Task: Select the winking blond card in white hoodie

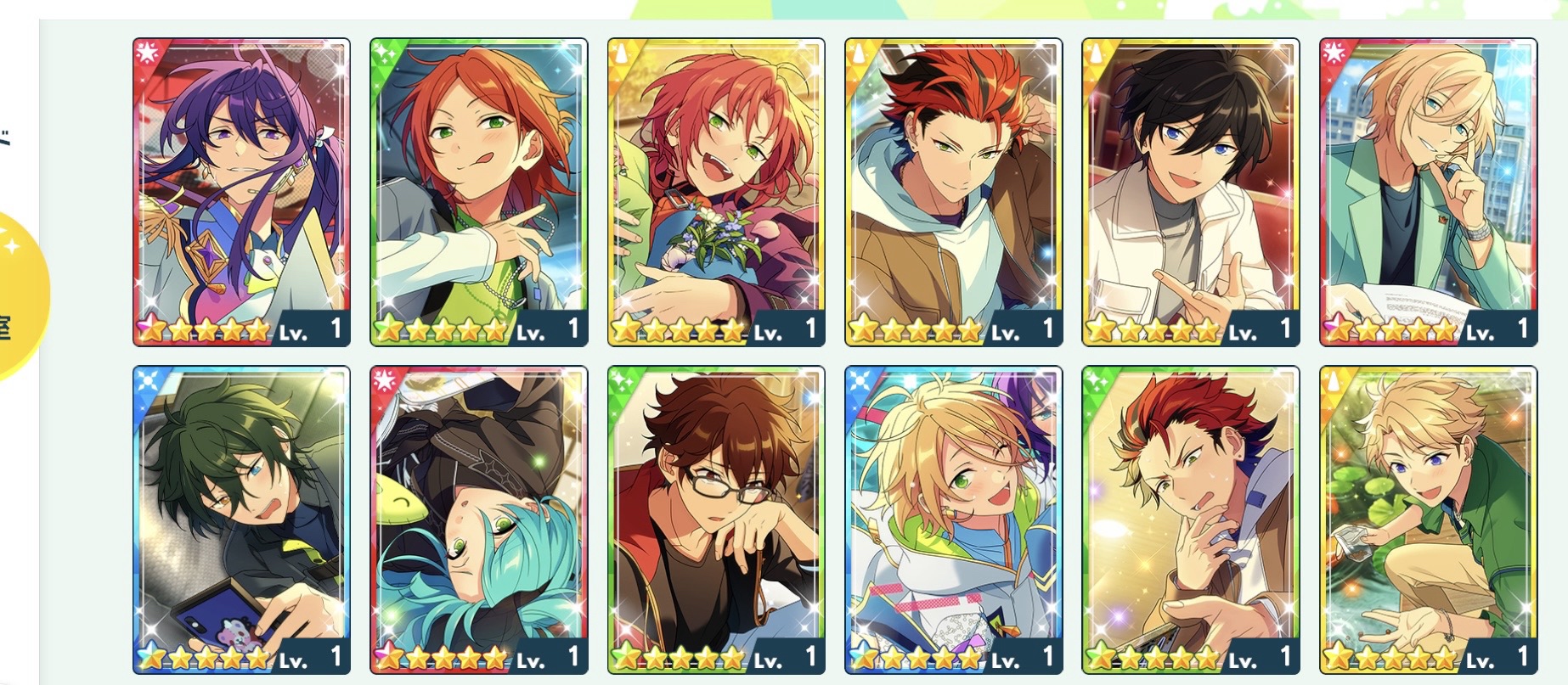Action: [x=953, y=519]
